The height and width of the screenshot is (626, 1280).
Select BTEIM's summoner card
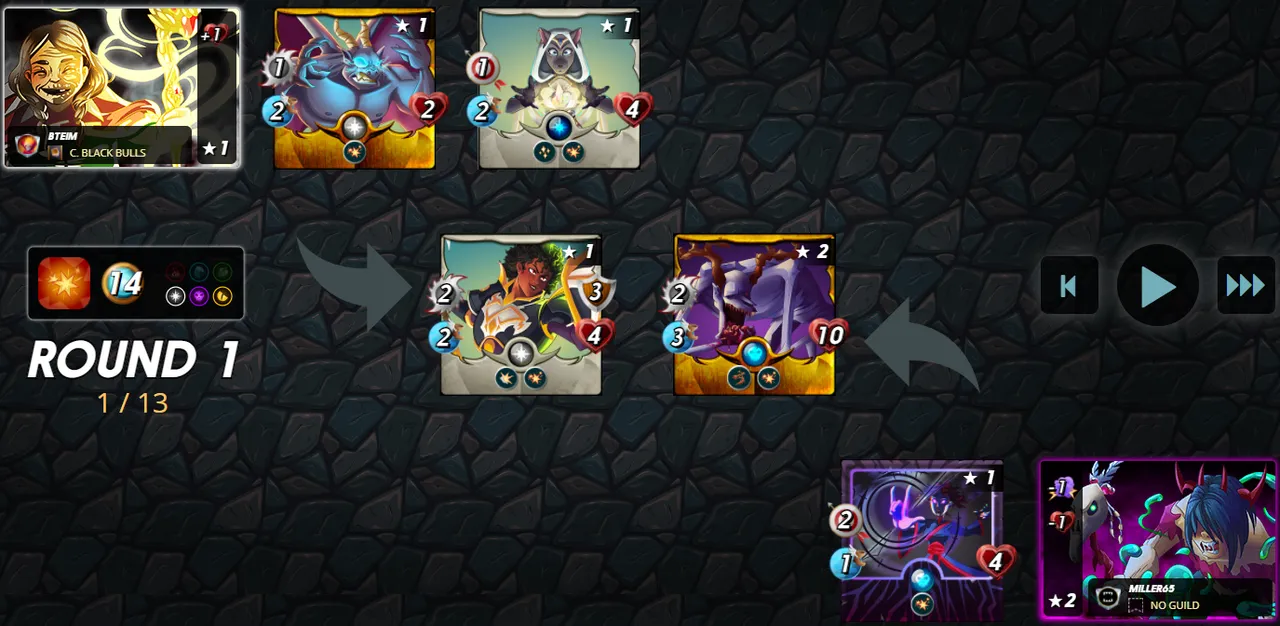tap(121, 87)
